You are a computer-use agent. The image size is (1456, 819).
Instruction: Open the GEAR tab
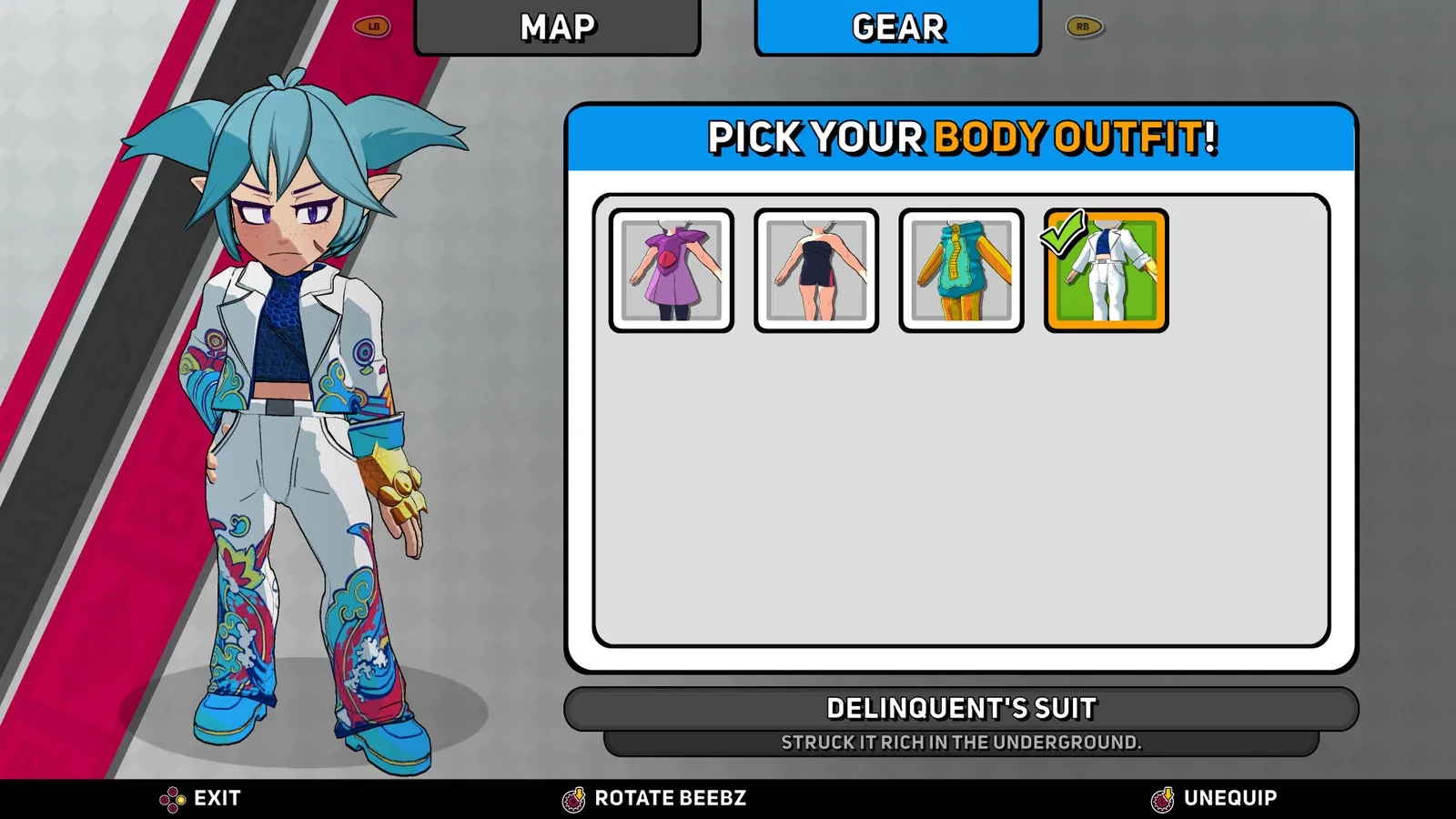tap(897, 27)
